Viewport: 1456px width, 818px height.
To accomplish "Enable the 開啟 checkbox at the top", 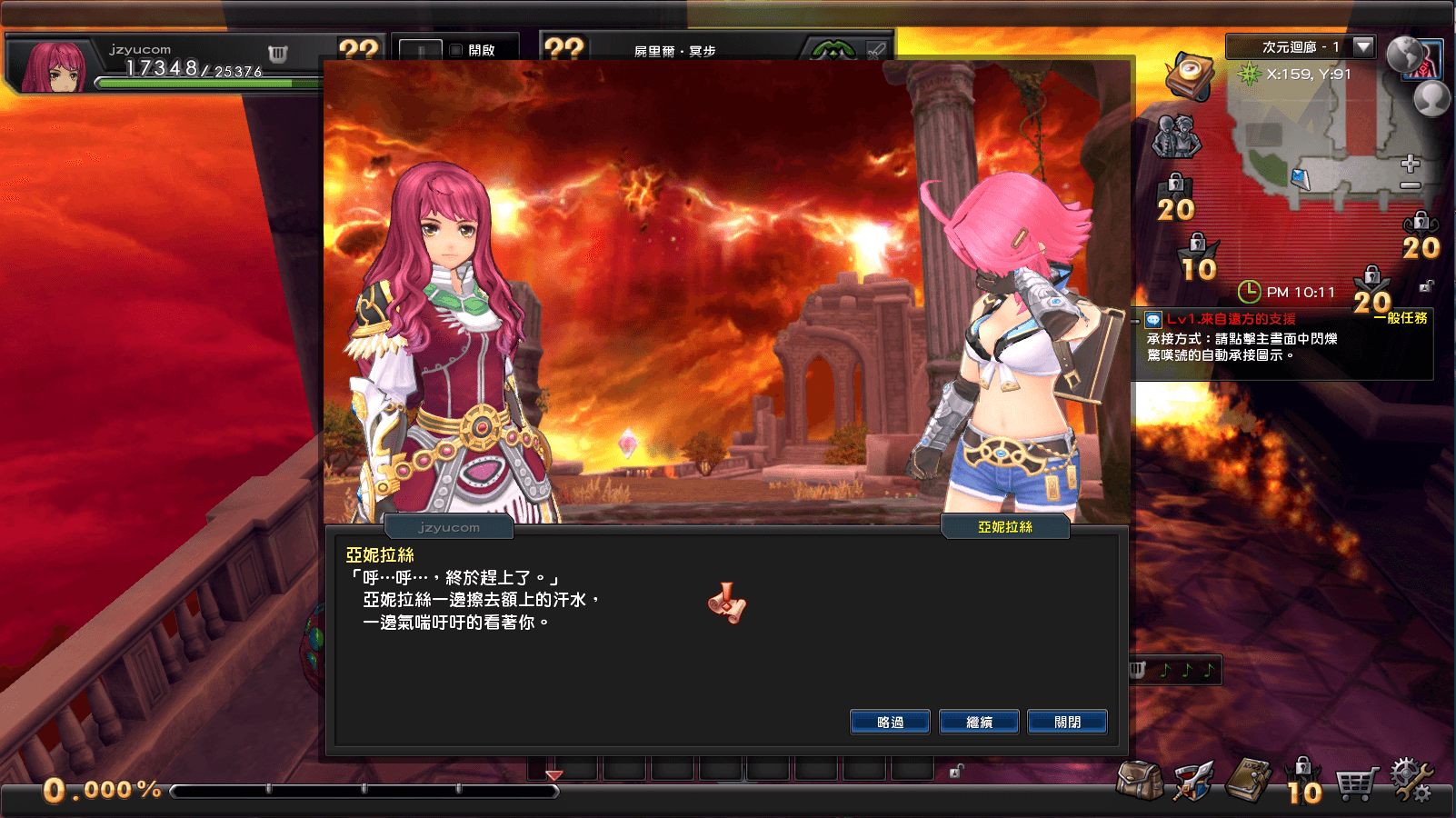I will pos(454,50).
